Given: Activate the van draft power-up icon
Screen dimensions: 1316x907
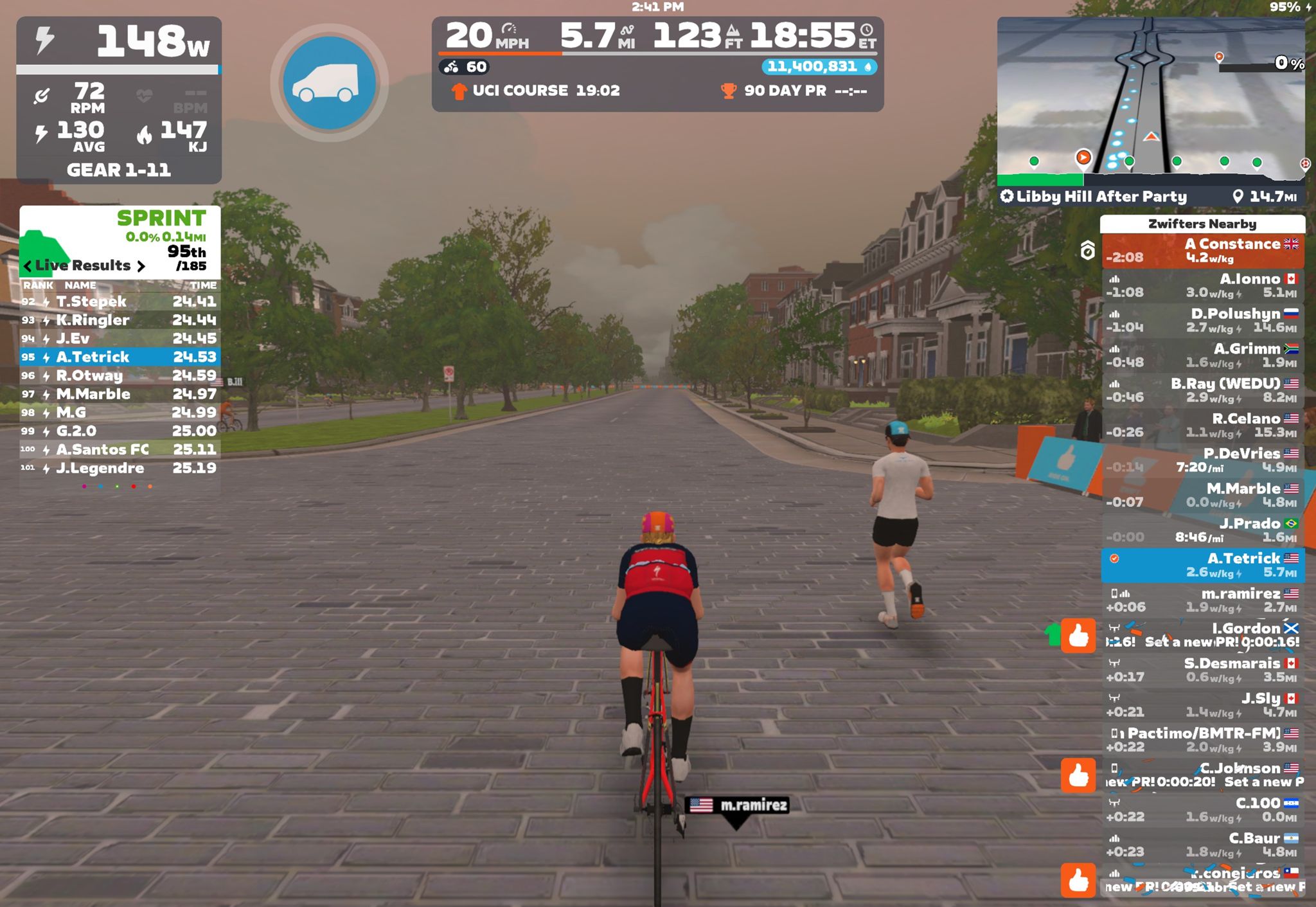Looking at the screenshot, I should coord(329,83).
